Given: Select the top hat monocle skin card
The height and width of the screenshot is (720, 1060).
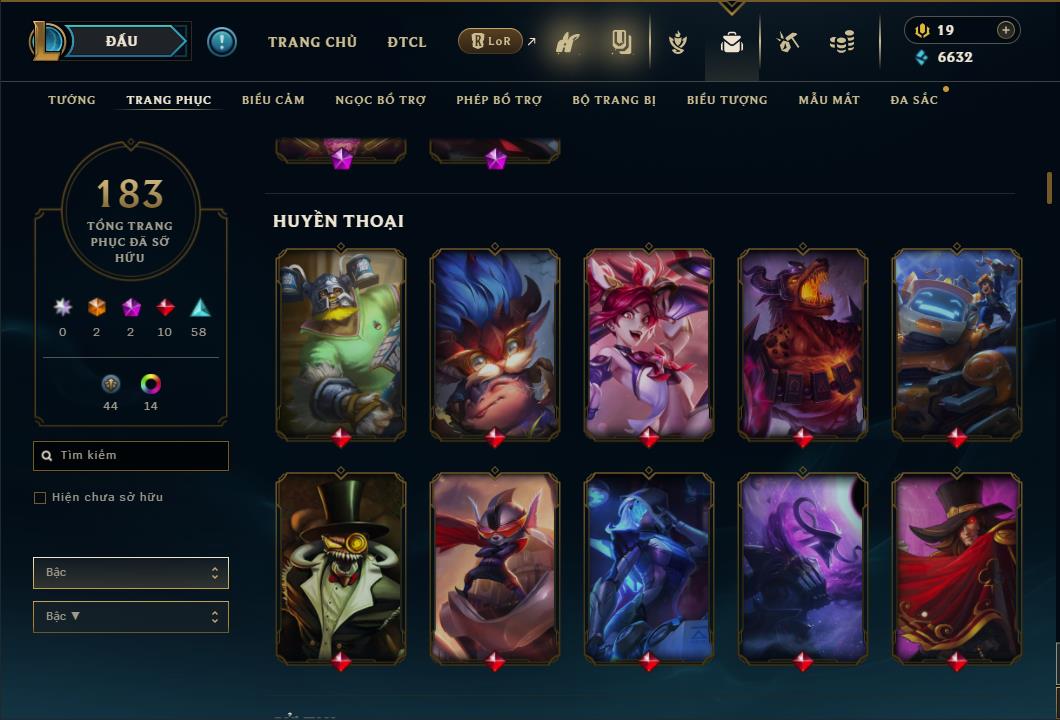Looking at the screenshot, I should [341, 568].
